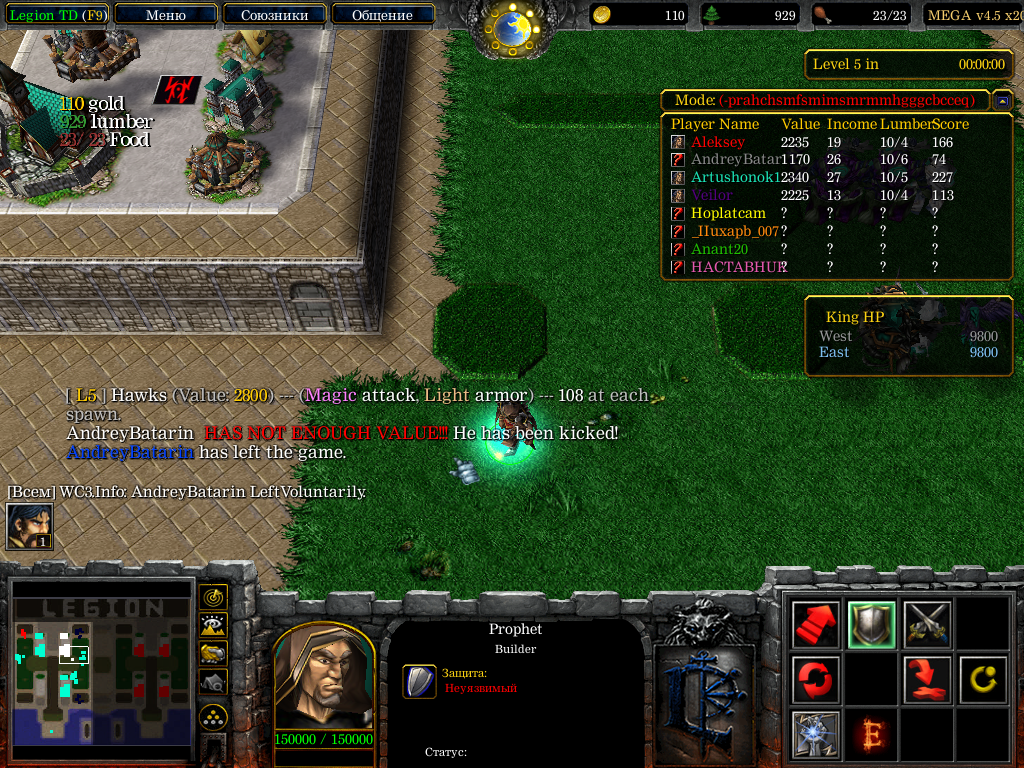The height and width of the screenshot is (768, 1024).
Task: Select the highlighted steel shield command
Action: pyautogui.click(x=871, y=625)
